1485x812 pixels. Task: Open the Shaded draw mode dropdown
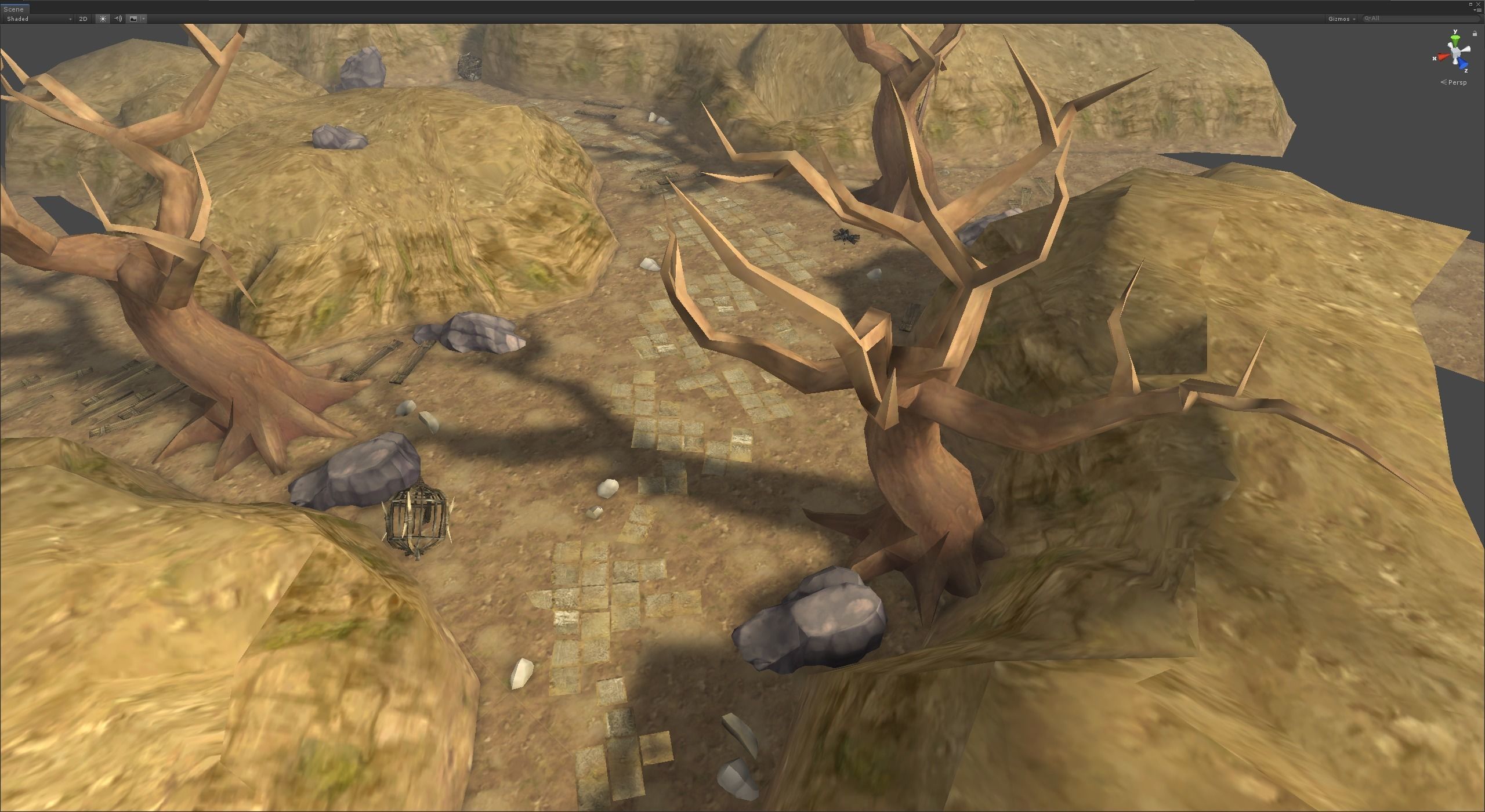tap(38, 19)
